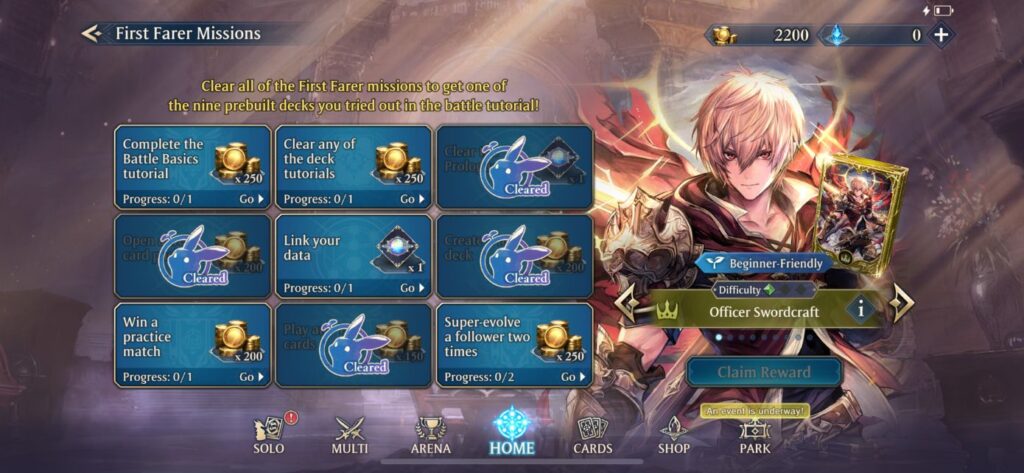
Task: Open the Officer Swordcraft deck card thumbnail
Action: tap(860, 213)
